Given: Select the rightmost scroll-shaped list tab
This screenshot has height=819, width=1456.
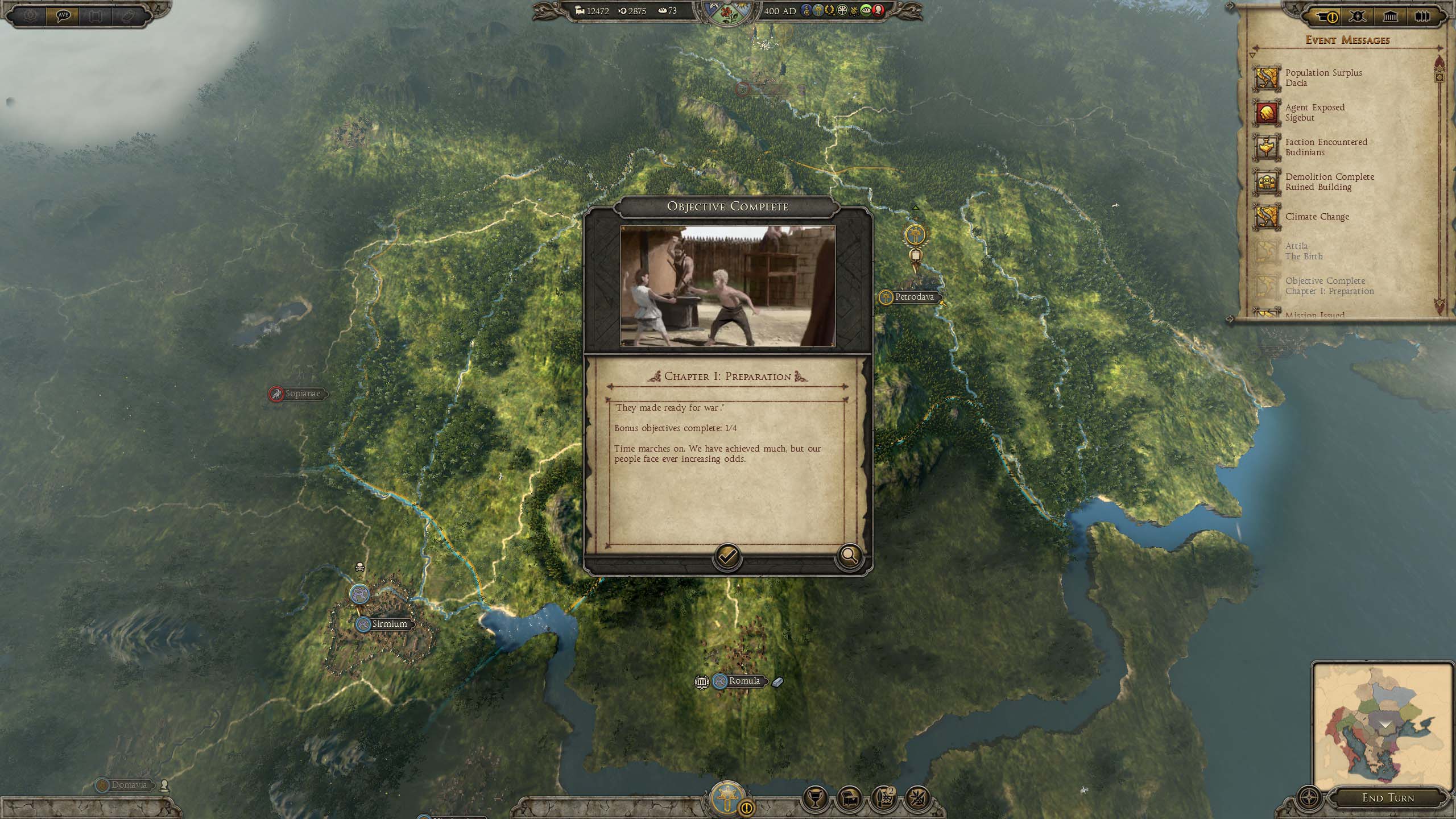Looking at the screenshot, I should click(1421, 16).
